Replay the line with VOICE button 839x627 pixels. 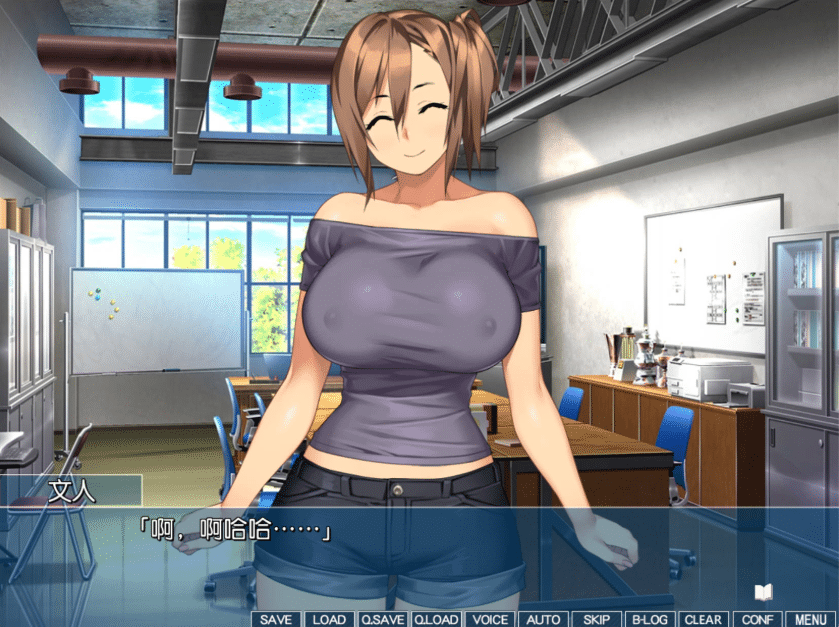[490, 619]
